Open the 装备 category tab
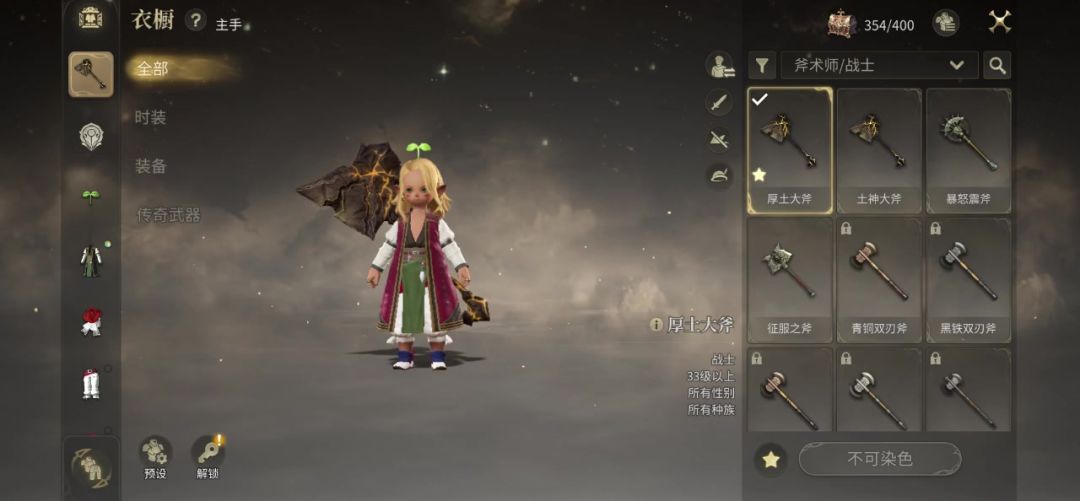The width and height of the screenshot is (1080, 501). point(151,166)
